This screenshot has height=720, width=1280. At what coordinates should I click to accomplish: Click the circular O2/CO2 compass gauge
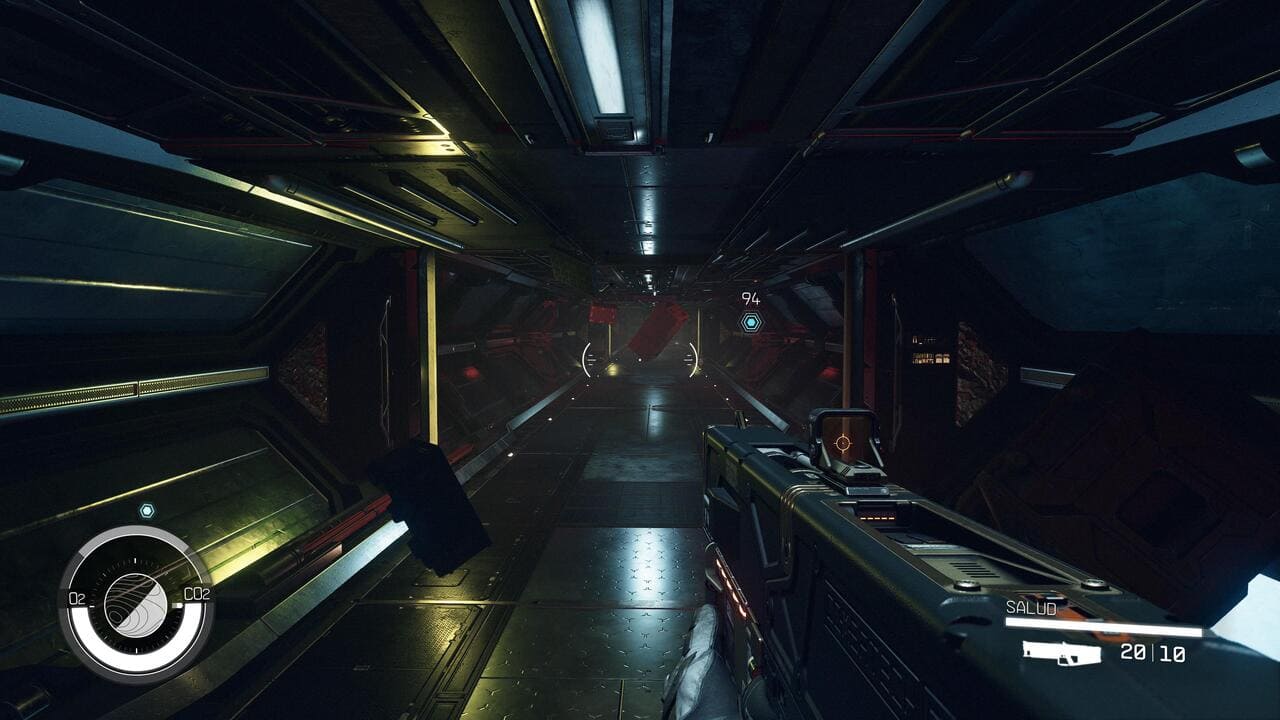click(135, 598)
